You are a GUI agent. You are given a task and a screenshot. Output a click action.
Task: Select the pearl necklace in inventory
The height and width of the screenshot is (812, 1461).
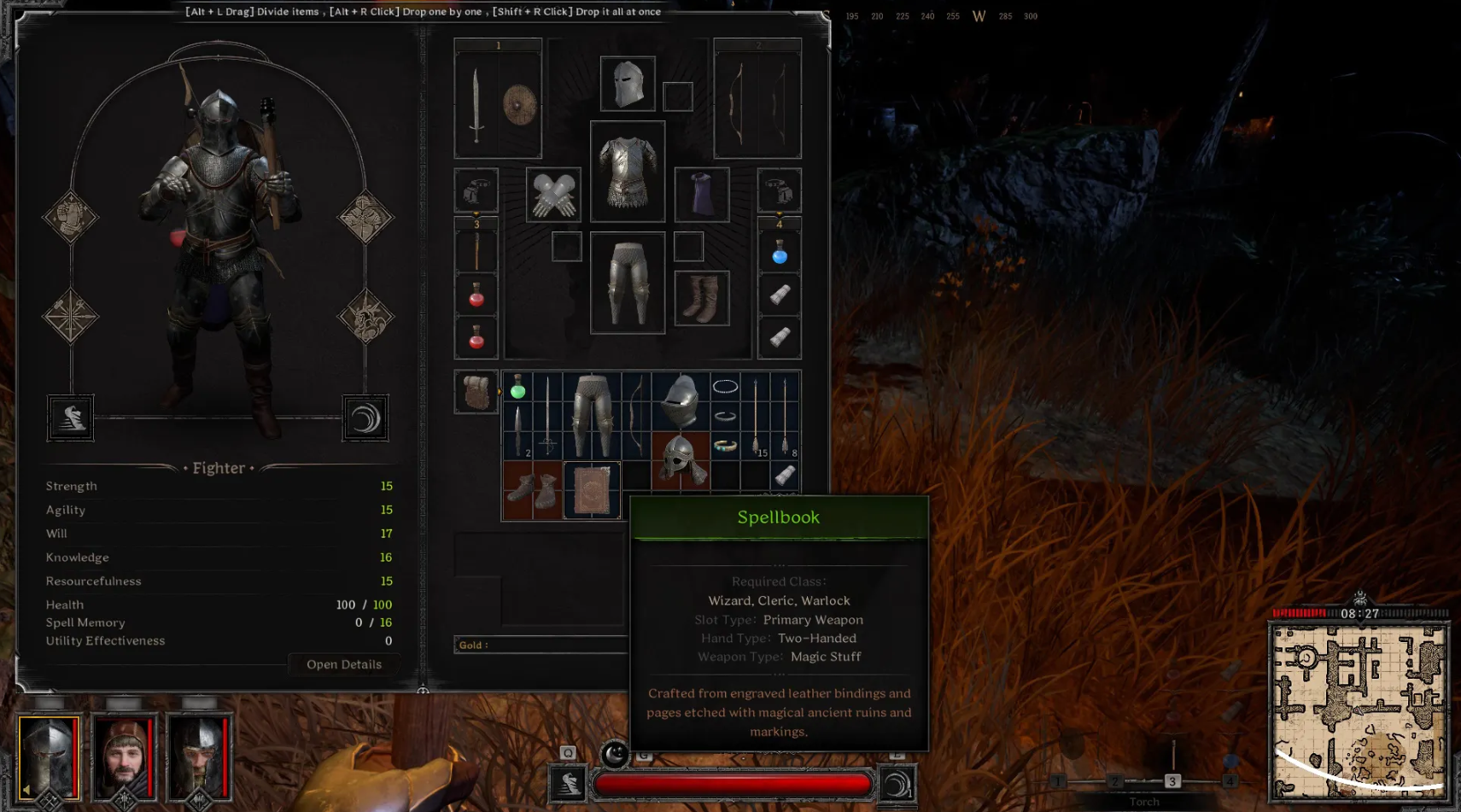(x=725, y=387)
